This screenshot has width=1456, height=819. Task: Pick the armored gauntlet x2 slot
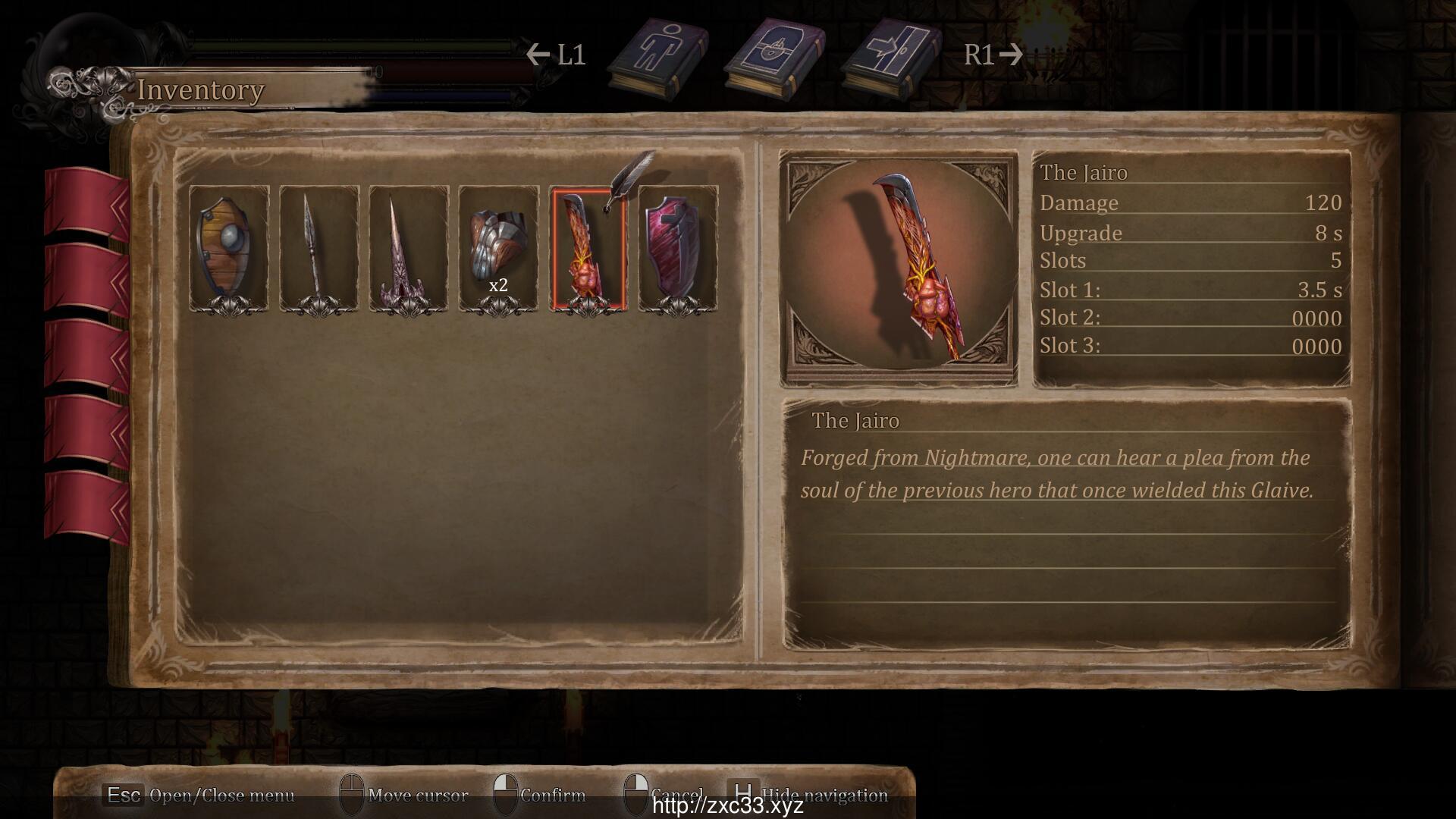tap(498, 248)
